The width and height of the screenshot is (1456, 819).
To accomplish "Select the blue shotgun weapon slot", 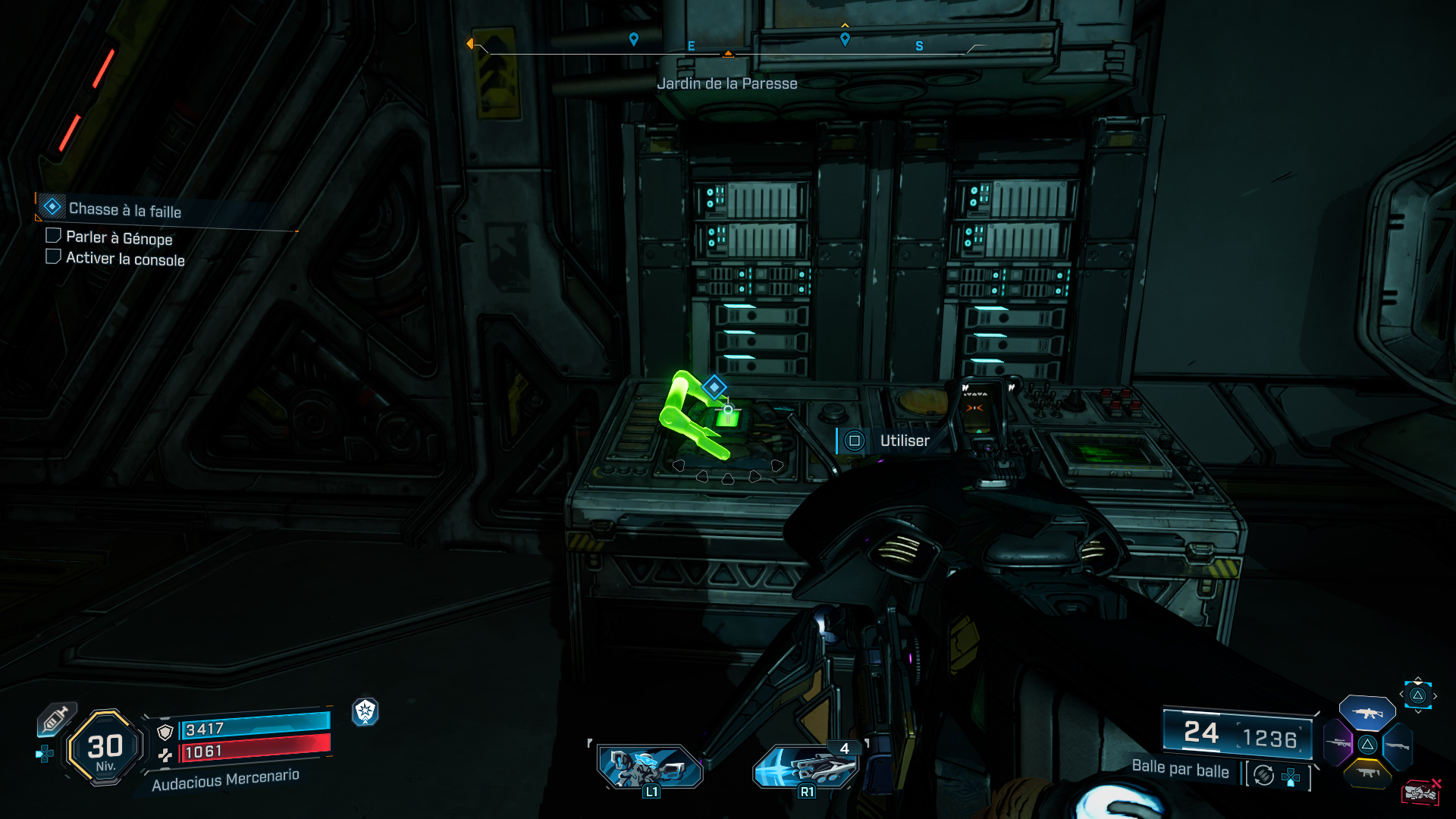I will (1398, 746).
